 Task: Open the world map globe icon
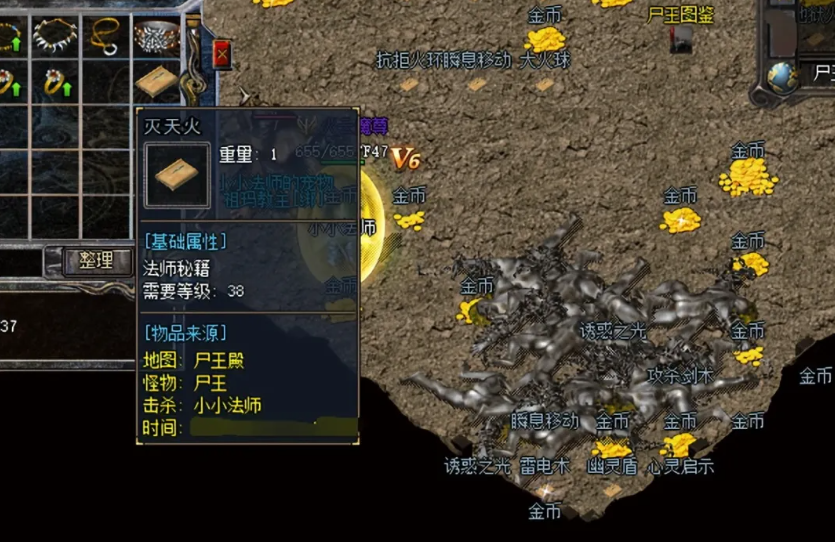(783, 75)
